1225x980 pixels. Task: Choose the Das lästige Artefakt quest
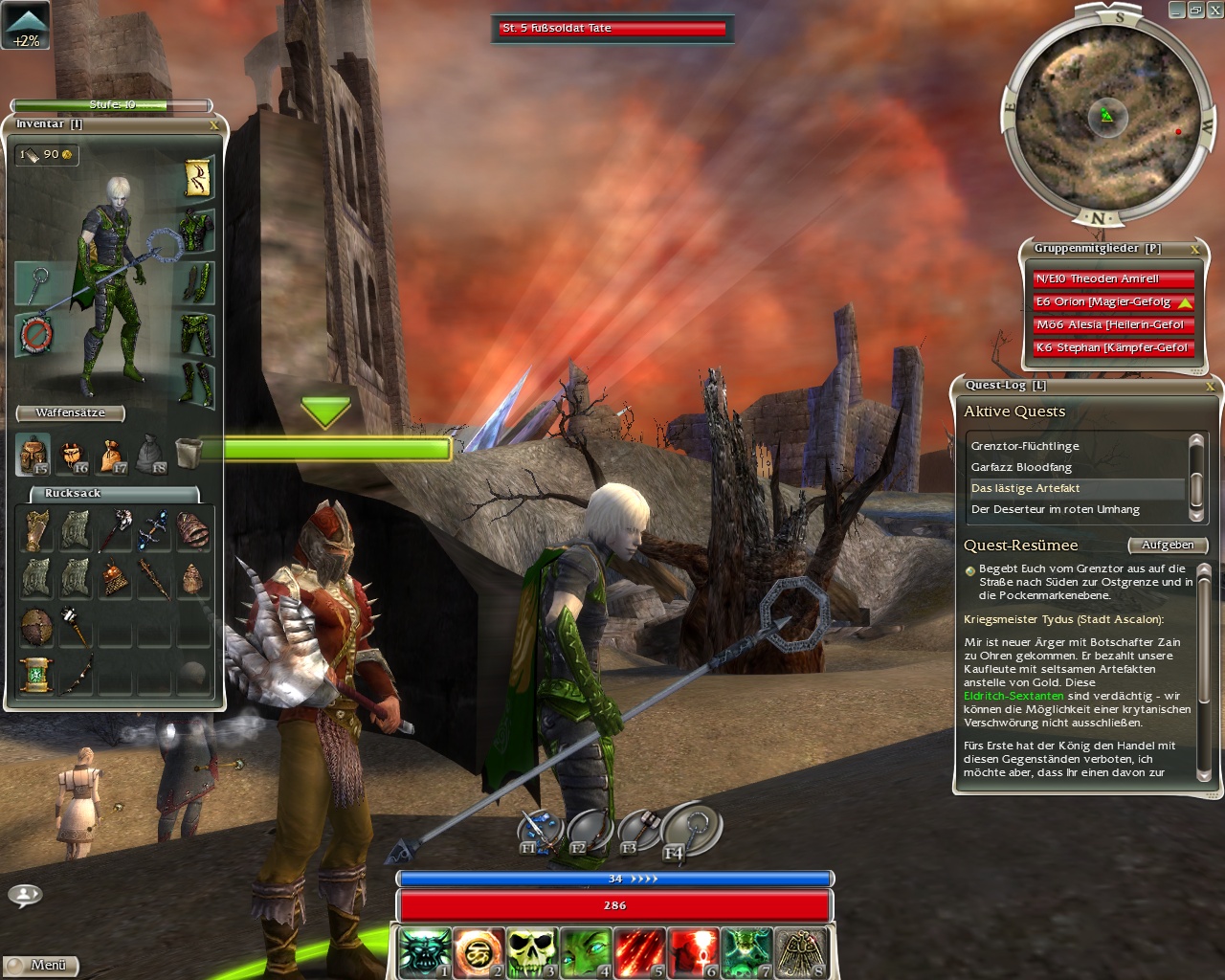tap(1025, 488)
